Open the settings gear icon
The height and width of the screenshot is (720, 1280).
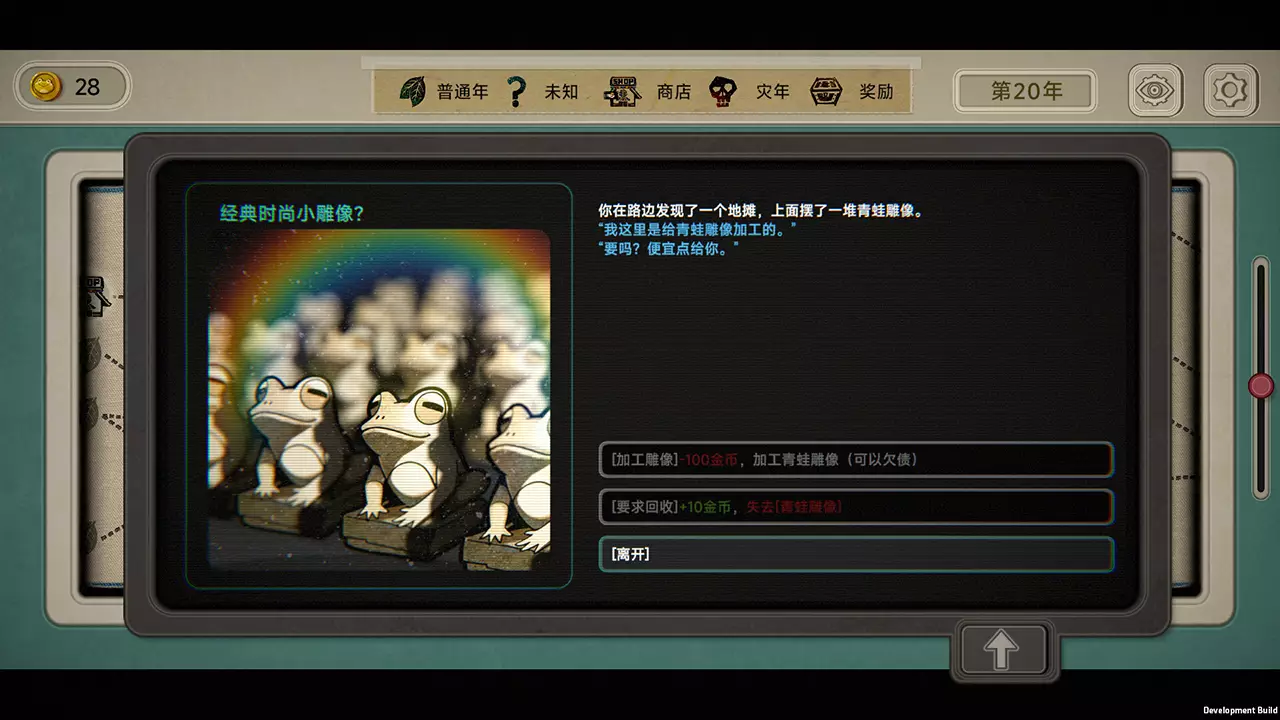tap(1231, 89)
